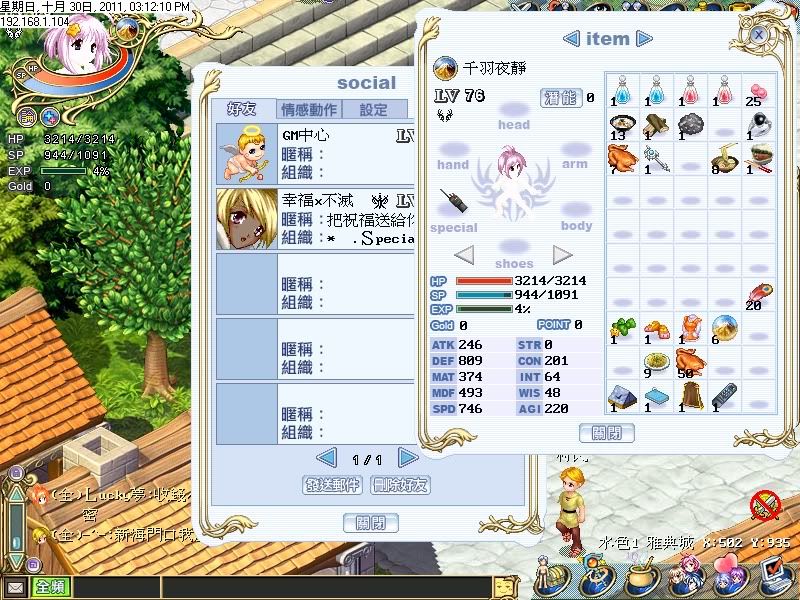The width and height of the screenshot is (800, 600).
Task: Select the roast chicken stack of 50
Action: 688,361
